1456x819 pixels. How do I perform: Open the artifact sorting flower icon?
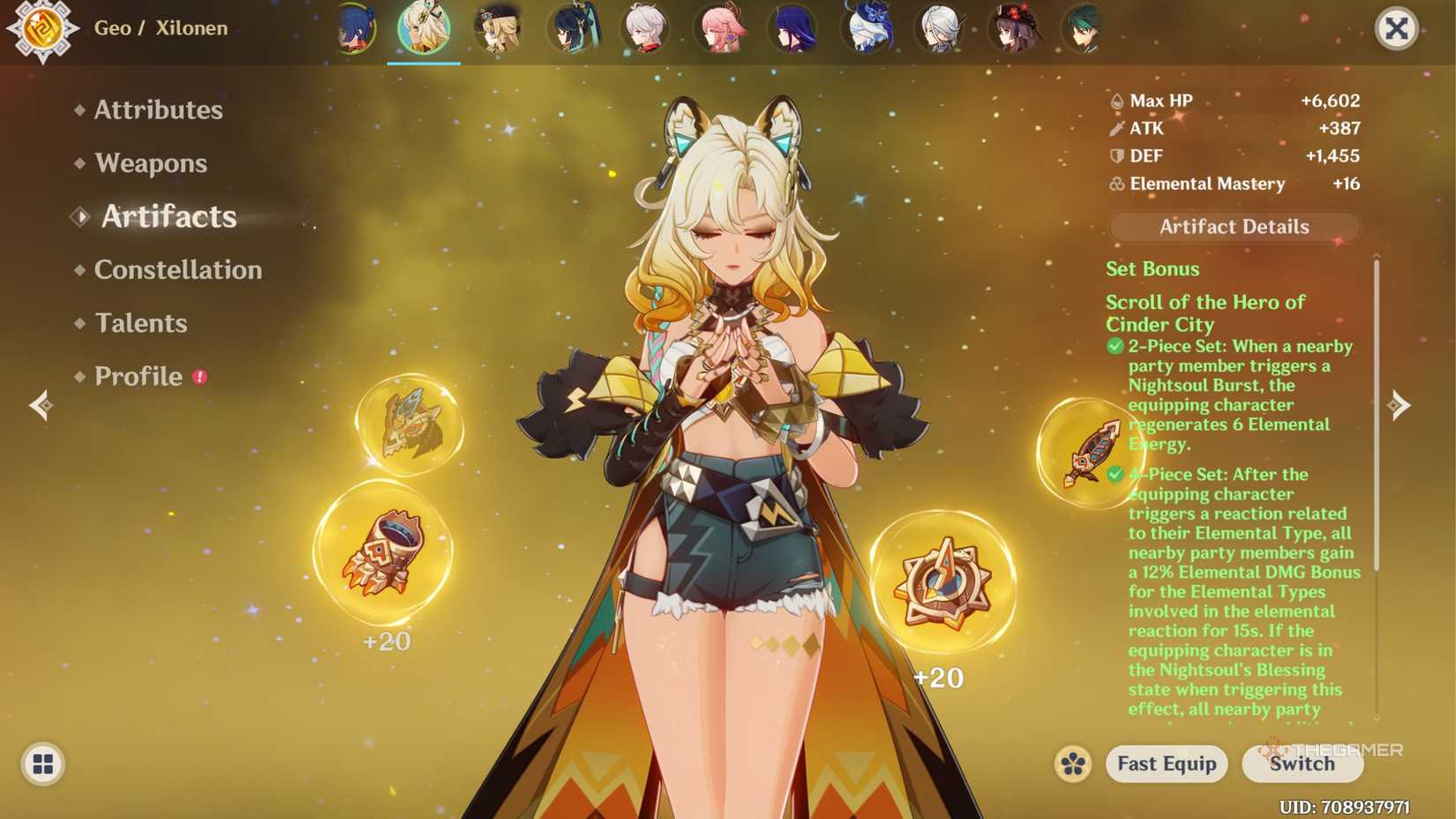click(x=1072, y=764)
